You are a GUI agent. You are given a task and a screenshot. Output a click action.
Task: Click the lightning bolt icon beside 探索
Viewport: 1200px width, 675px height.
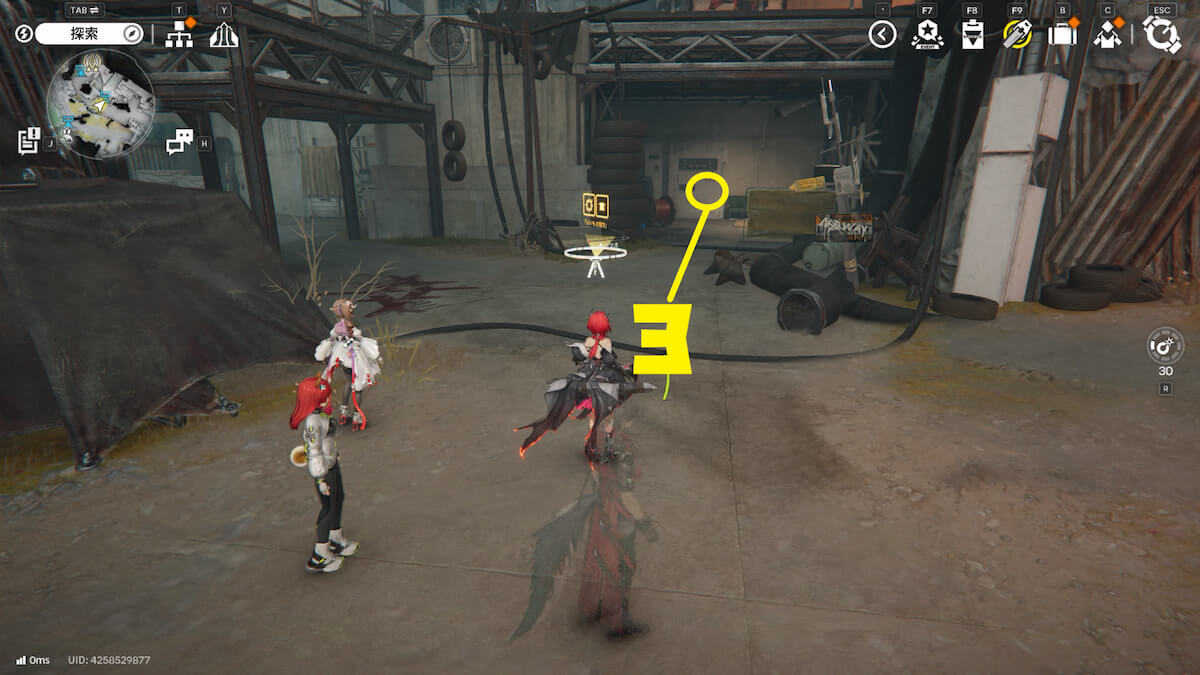tap(24, 34)
